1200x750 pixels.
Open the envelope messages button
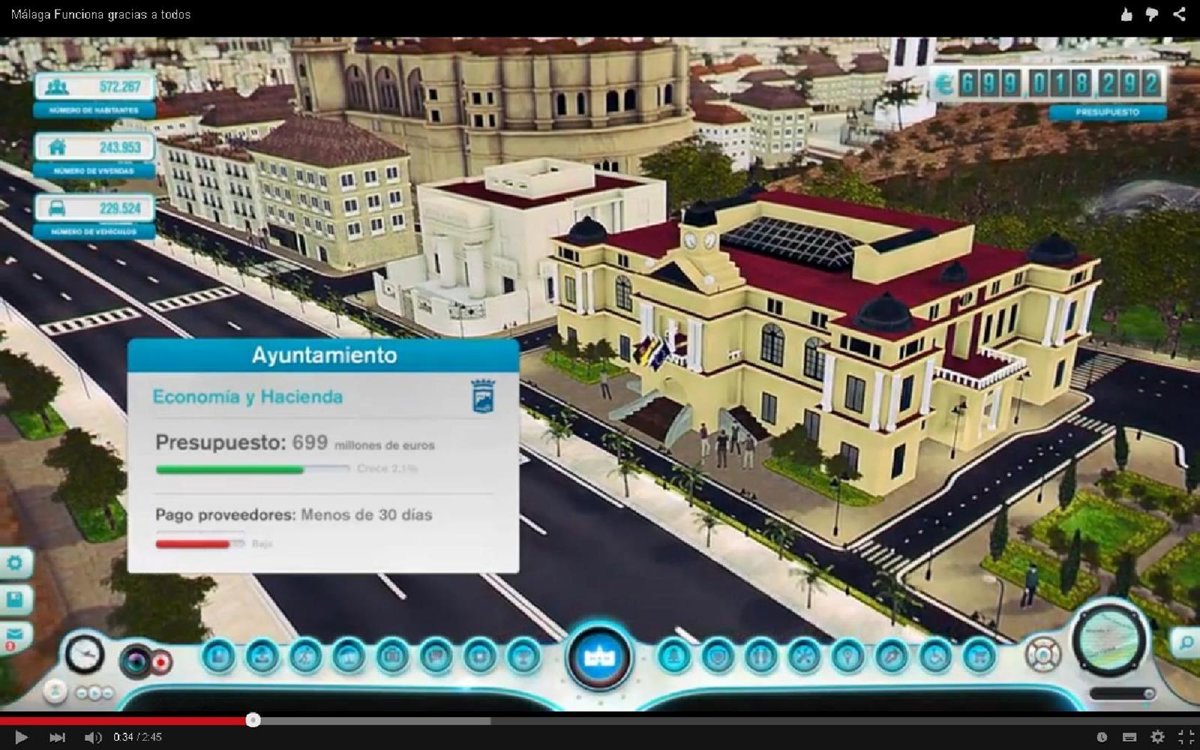coord(15,634)
